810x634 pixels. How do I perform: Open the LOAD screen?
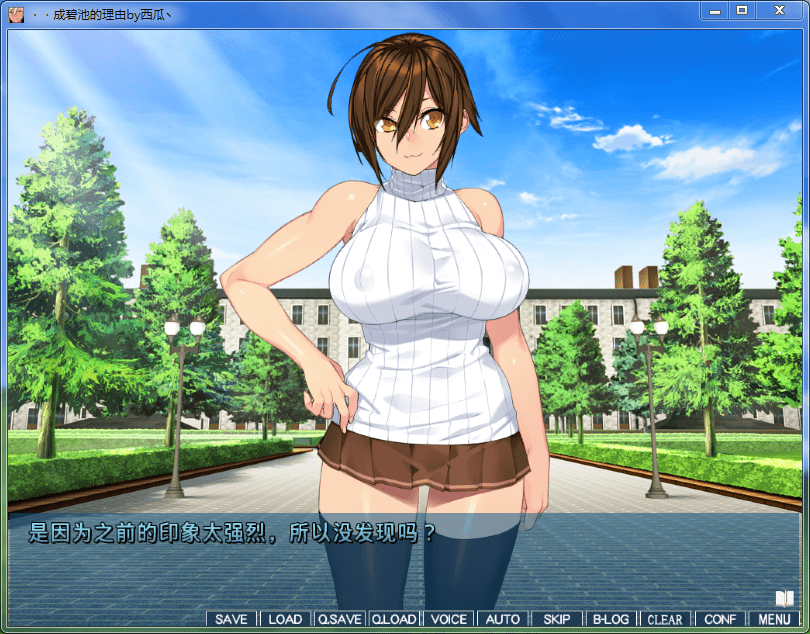click(x=285, y=619)
